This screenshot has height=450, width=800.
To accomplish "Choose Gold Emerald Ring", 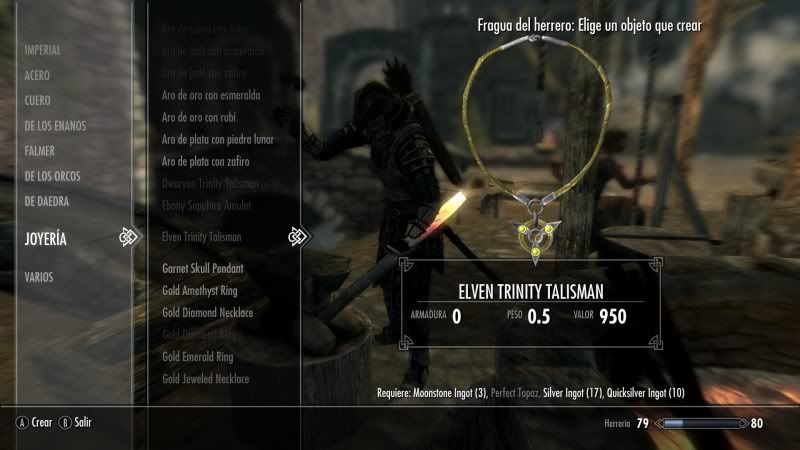I will [197, 357].
